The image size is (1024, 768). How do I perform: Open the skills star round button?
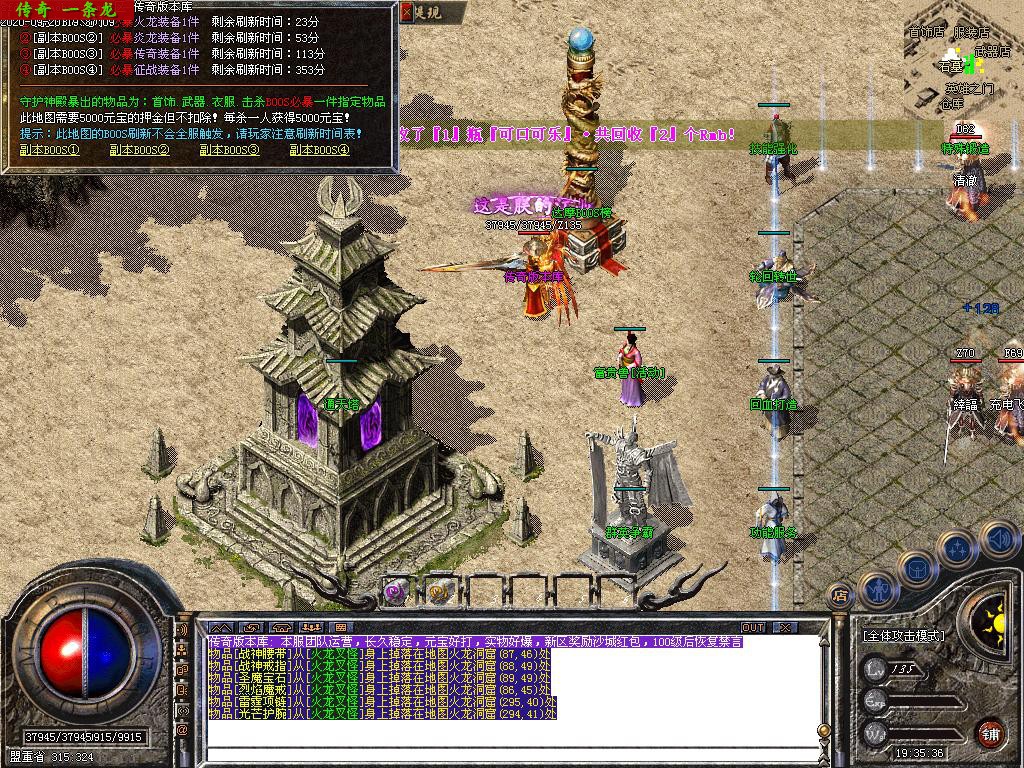[957, 548]
